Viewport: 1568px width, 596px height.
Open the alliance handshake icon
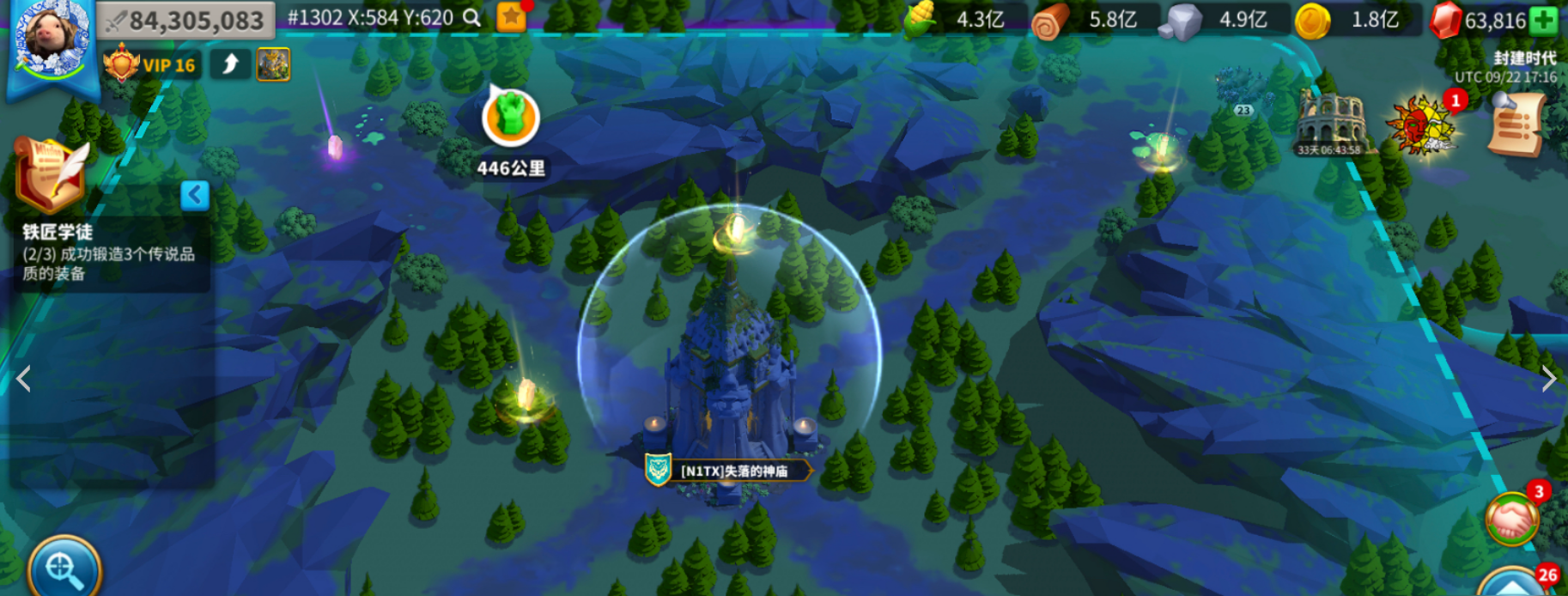[1512, 519]
